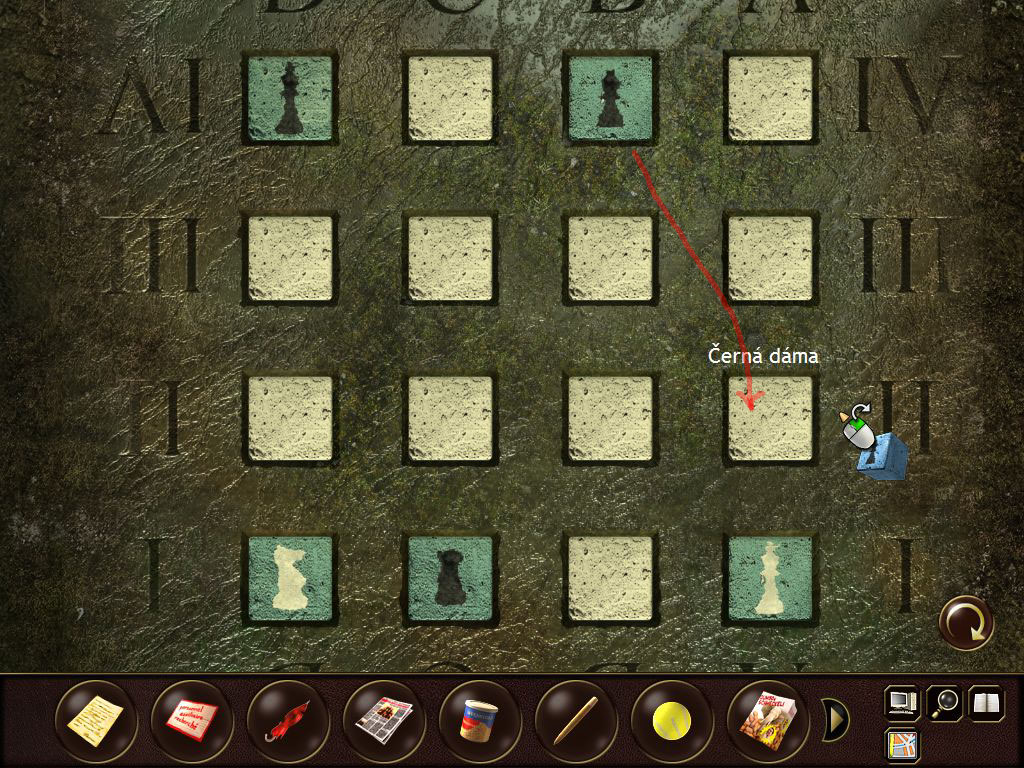Activate the magnifying glass tool
The height and width of the screenshot is (768, 1024).
point(944,702)
